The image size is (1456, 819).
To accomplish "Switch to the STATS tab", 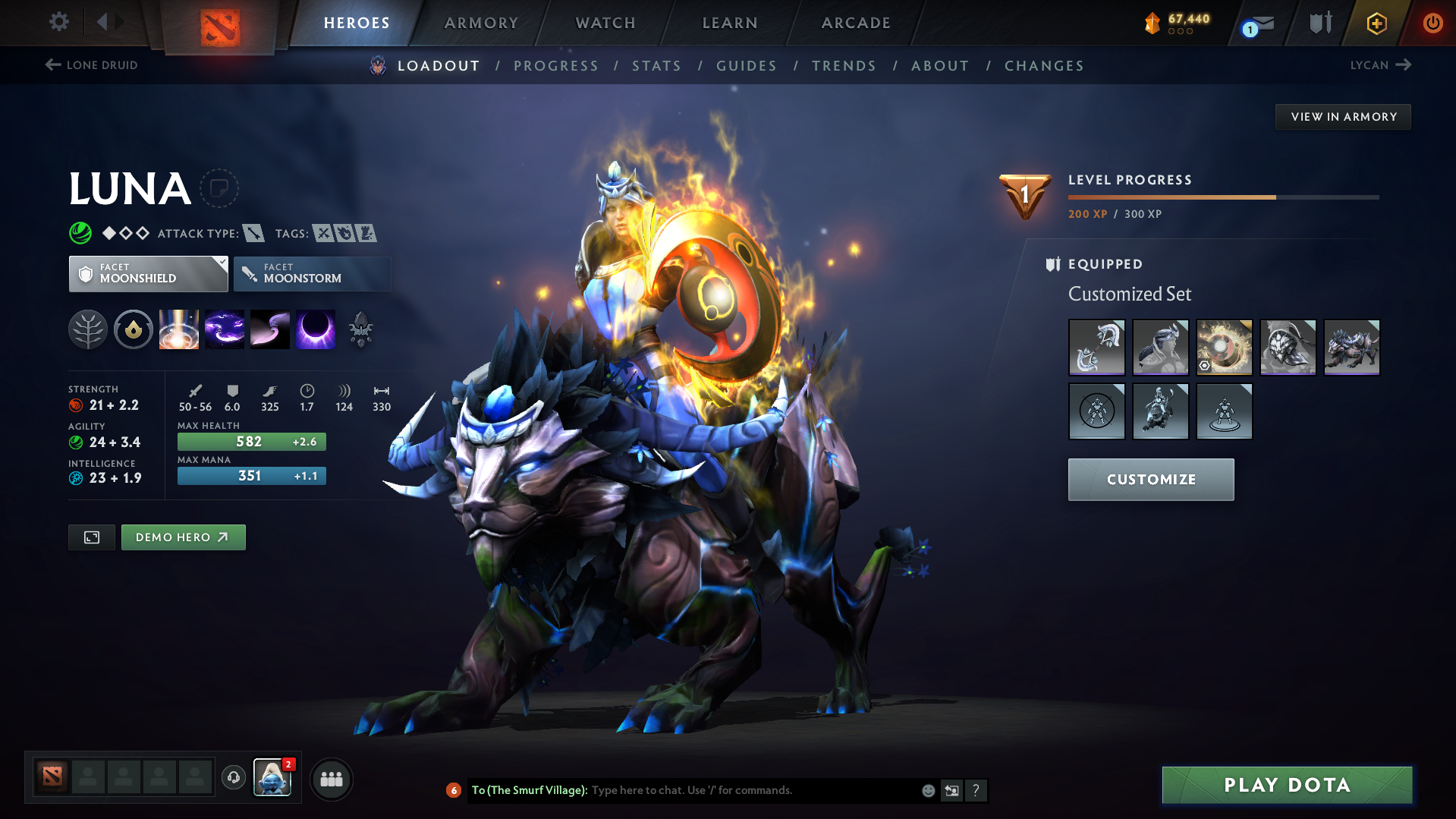I will click(x=656, y=66).
